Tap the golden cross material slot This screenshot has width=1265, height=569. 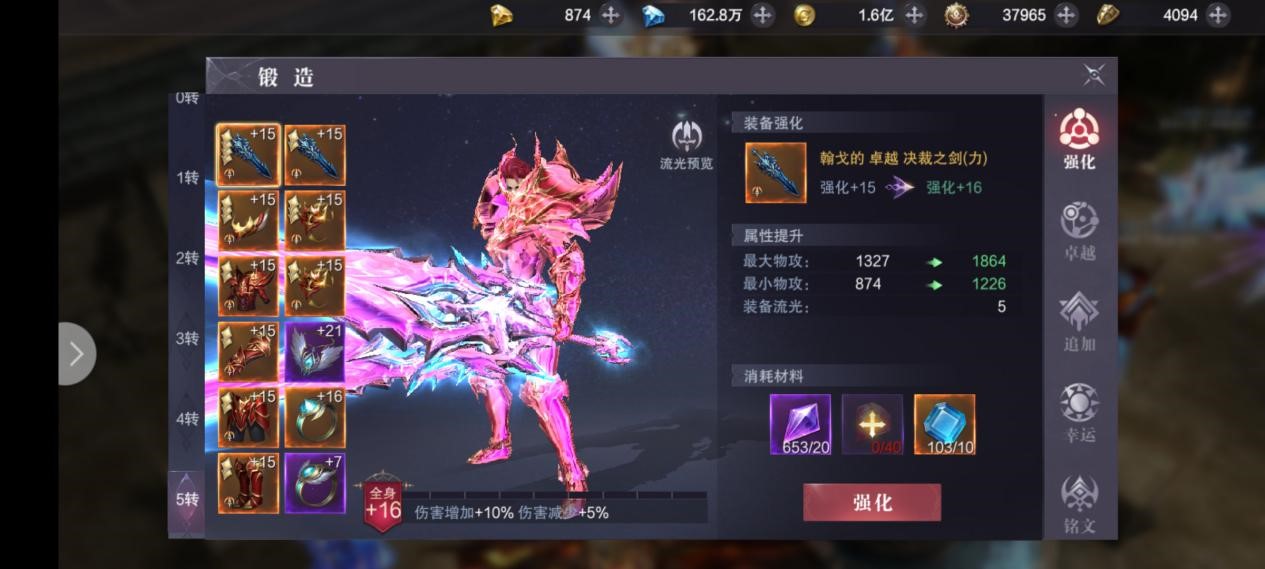coord(872,424)
